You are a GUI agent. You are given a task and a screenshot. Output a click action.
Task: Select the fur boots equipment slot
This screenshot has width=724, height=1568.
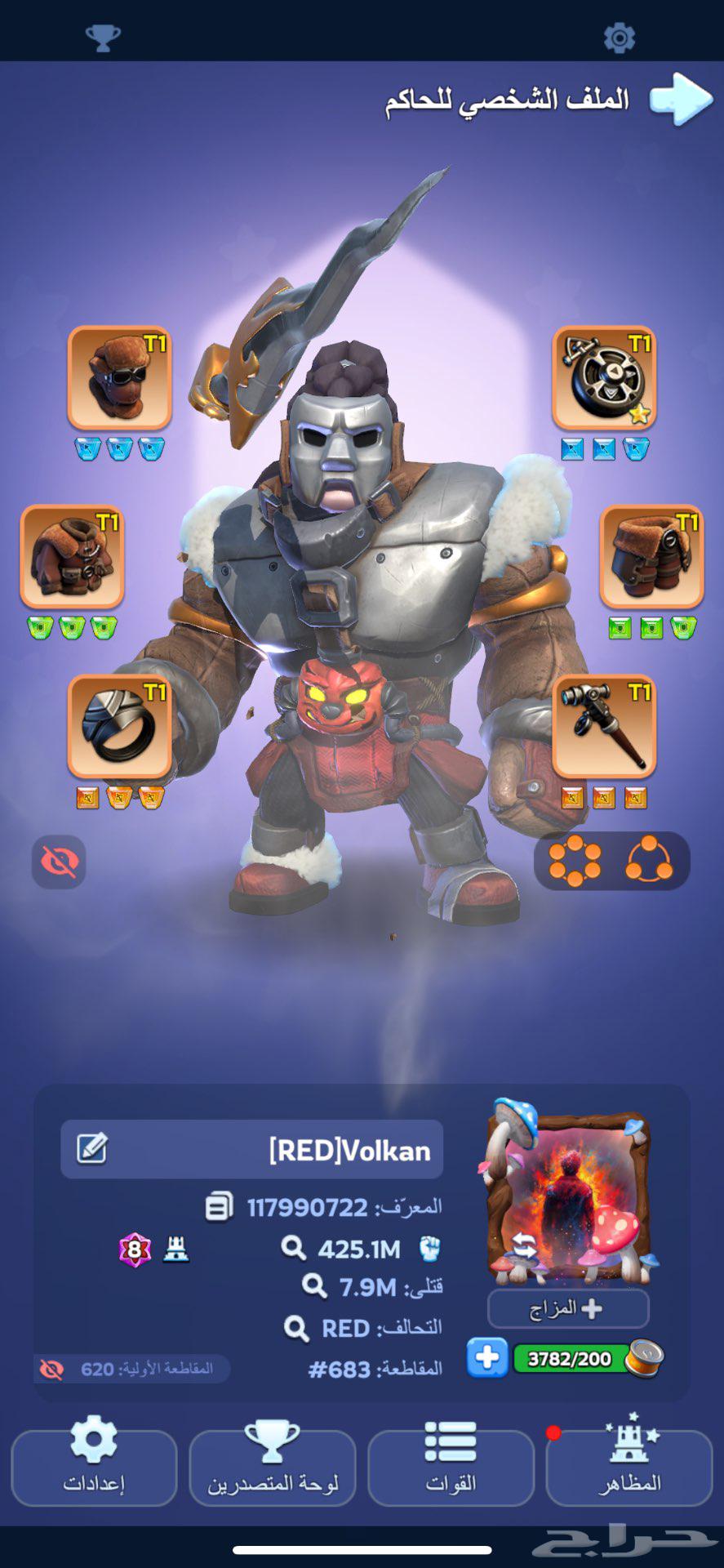[x=651, y=557]
